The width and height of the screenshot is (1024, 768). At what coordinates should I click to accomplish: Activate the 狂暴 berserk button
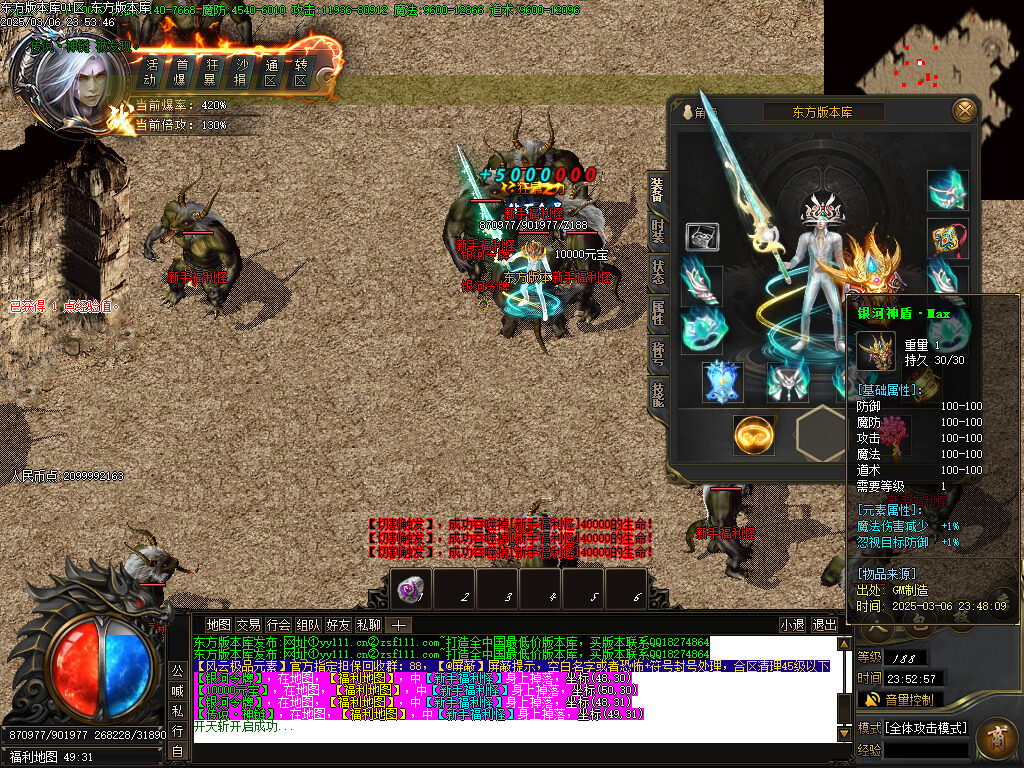[211, 72]
